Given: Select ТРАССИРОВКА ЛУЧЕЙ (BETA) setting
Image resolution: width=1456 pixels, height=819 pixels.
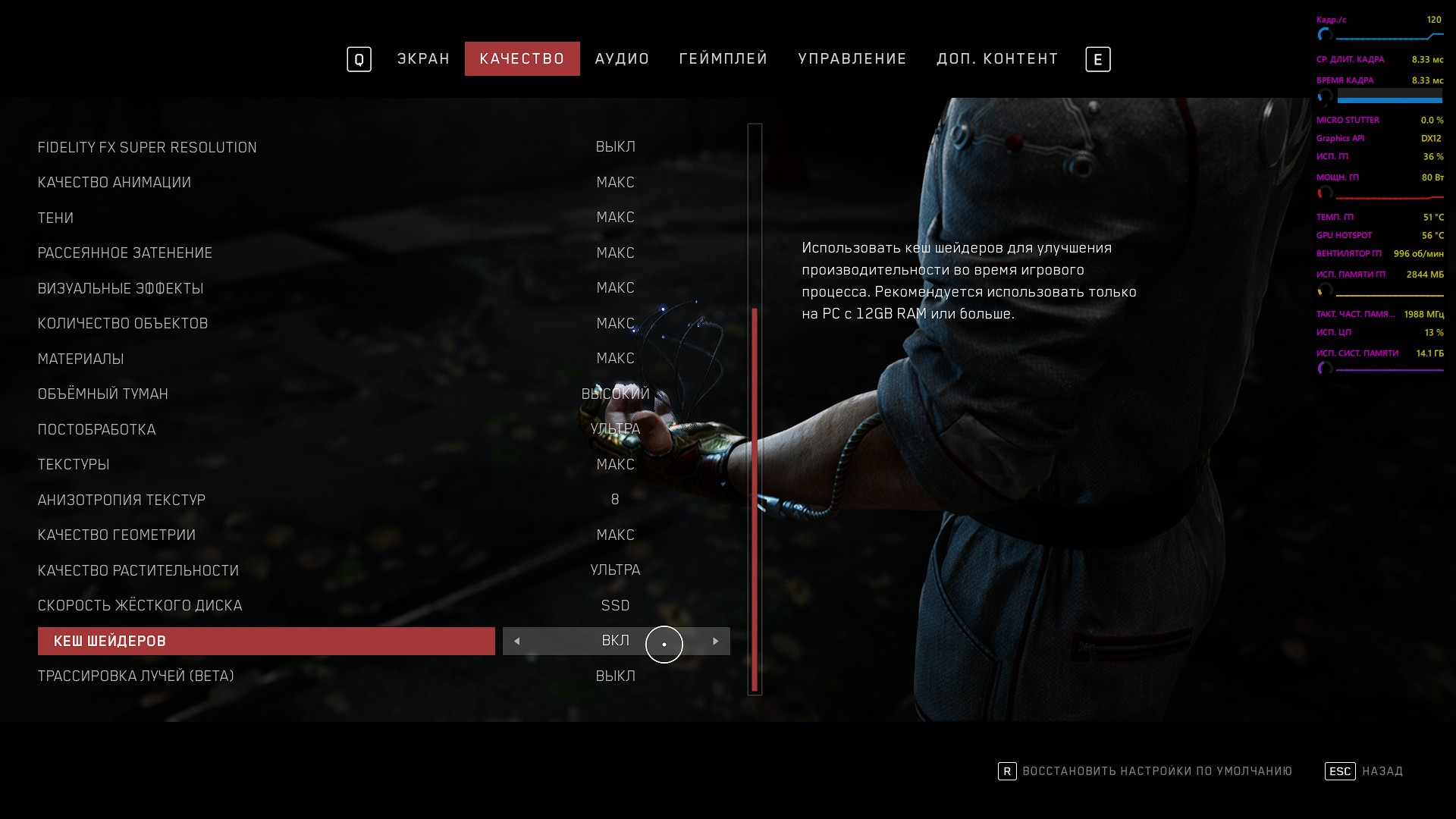Looking at the screenshot, I should [136, 676].
